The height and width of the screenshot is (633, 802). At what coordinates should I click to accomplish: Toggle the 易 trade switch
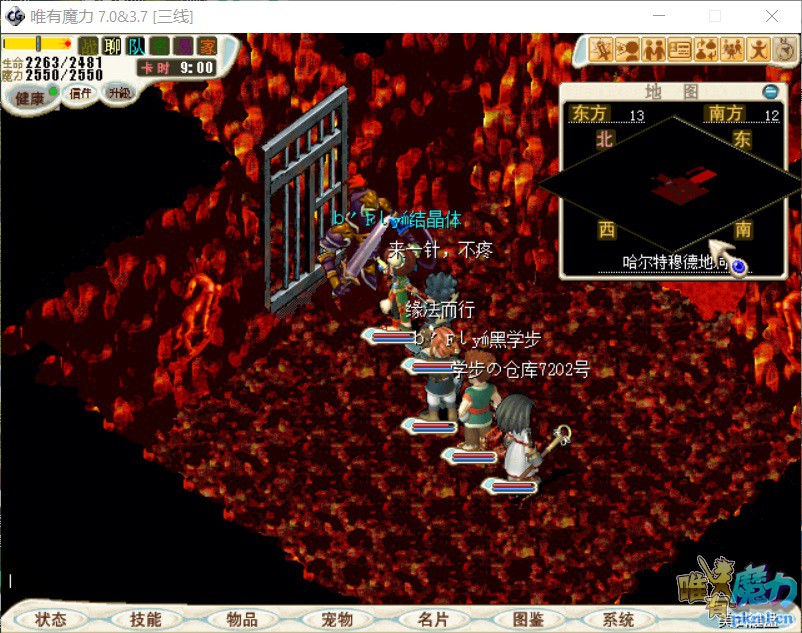pyautogui.click(x=183, y=46)
